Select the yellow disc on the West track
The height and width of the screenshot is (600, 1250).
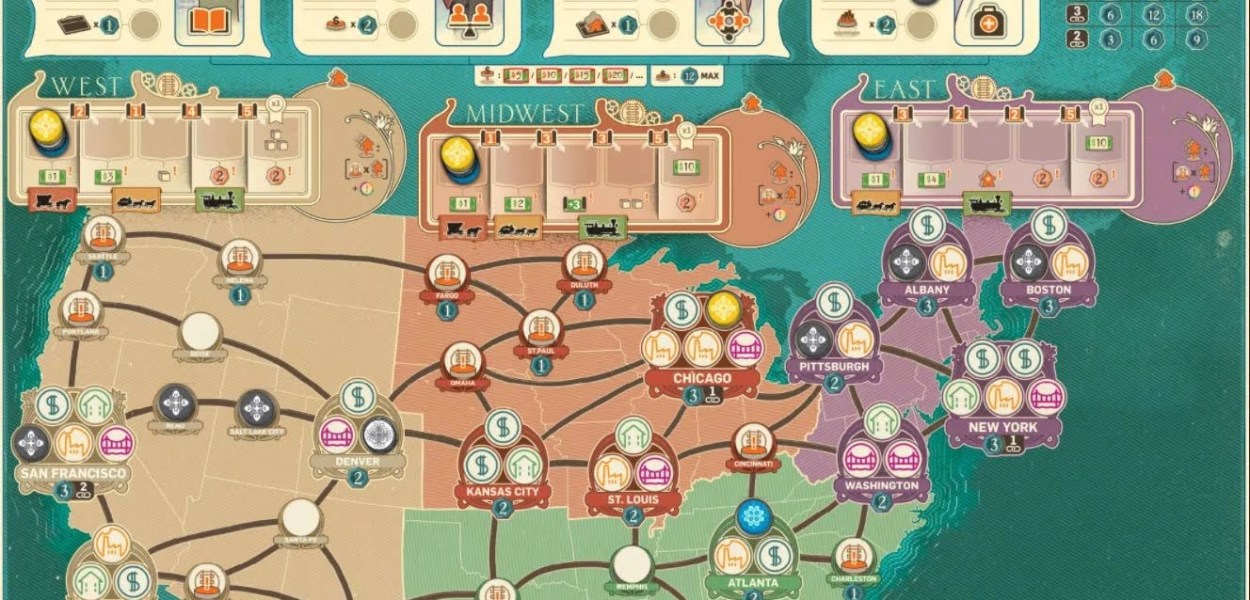(x=47, y=129)
